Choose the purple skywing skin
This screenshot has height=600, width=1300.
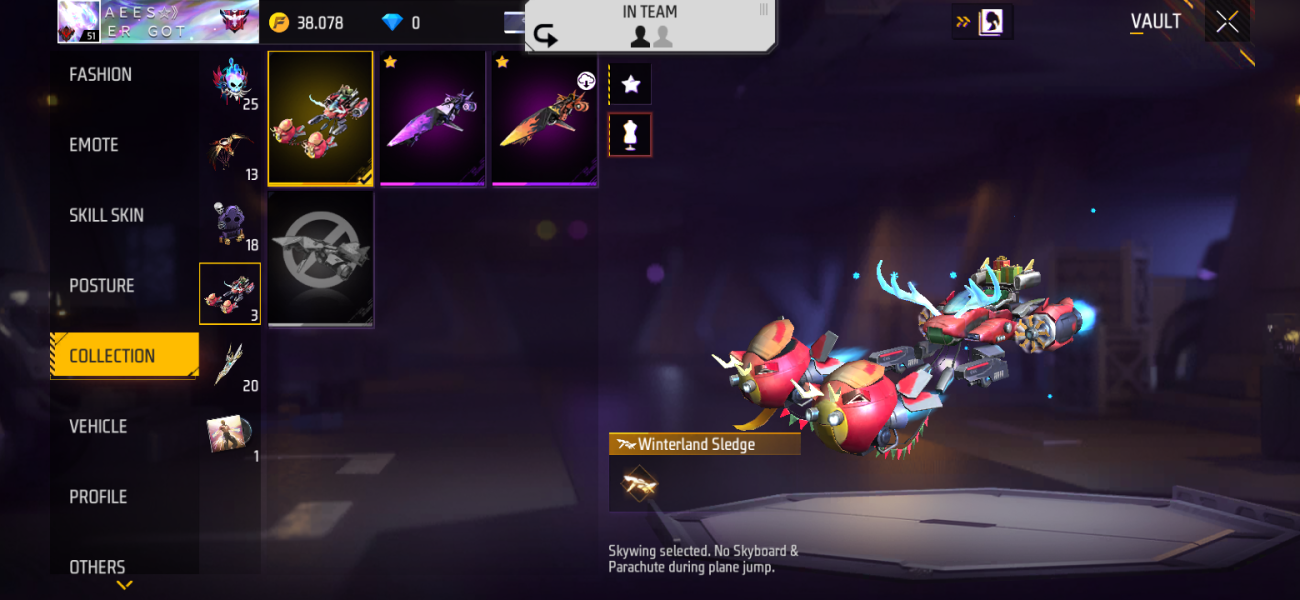(x=433, y=118)
